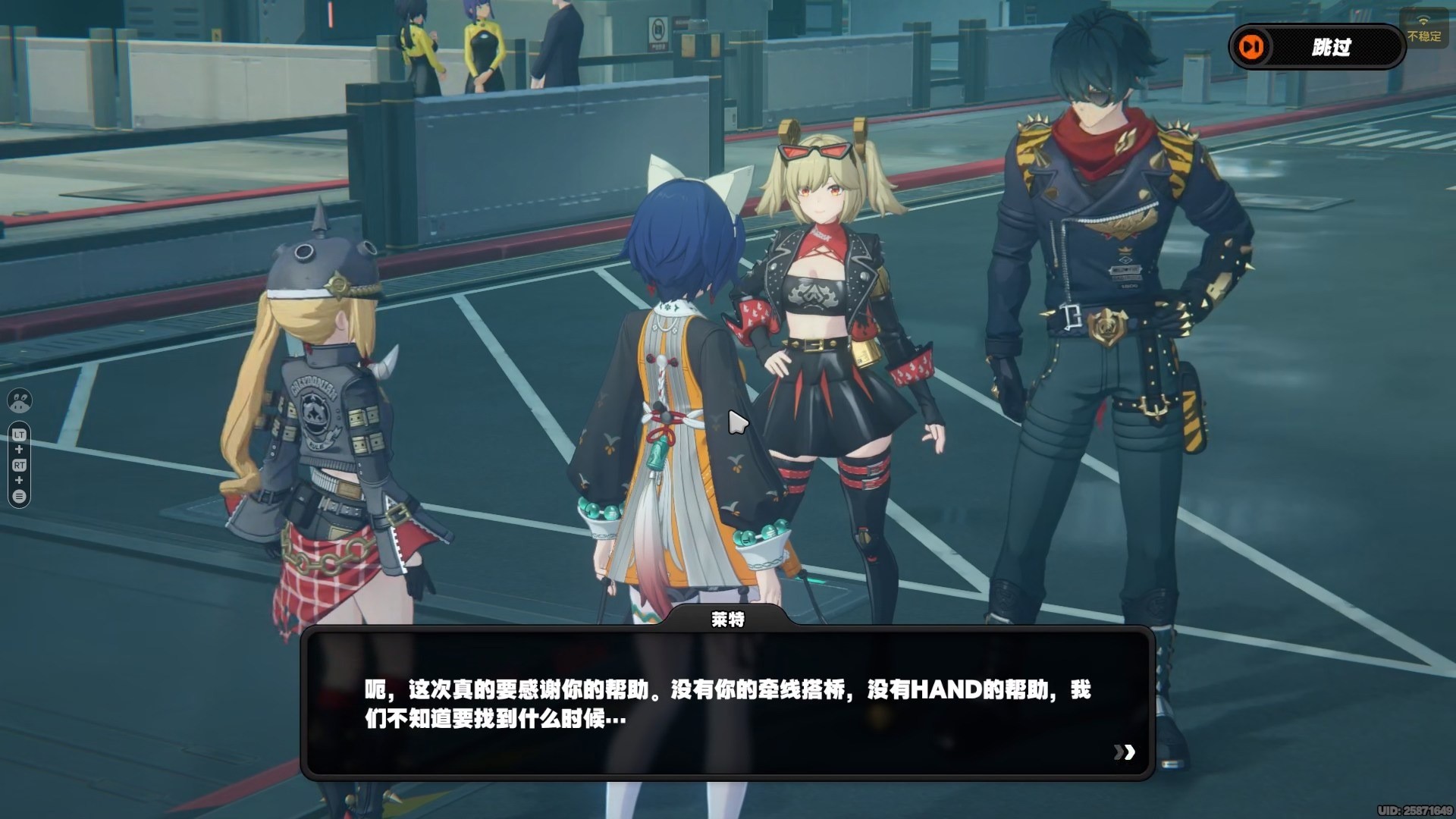Viewport: 1456px width, 819px height.
Task: Click the Bangboo face icon on left edge
Action: point(19,400)
